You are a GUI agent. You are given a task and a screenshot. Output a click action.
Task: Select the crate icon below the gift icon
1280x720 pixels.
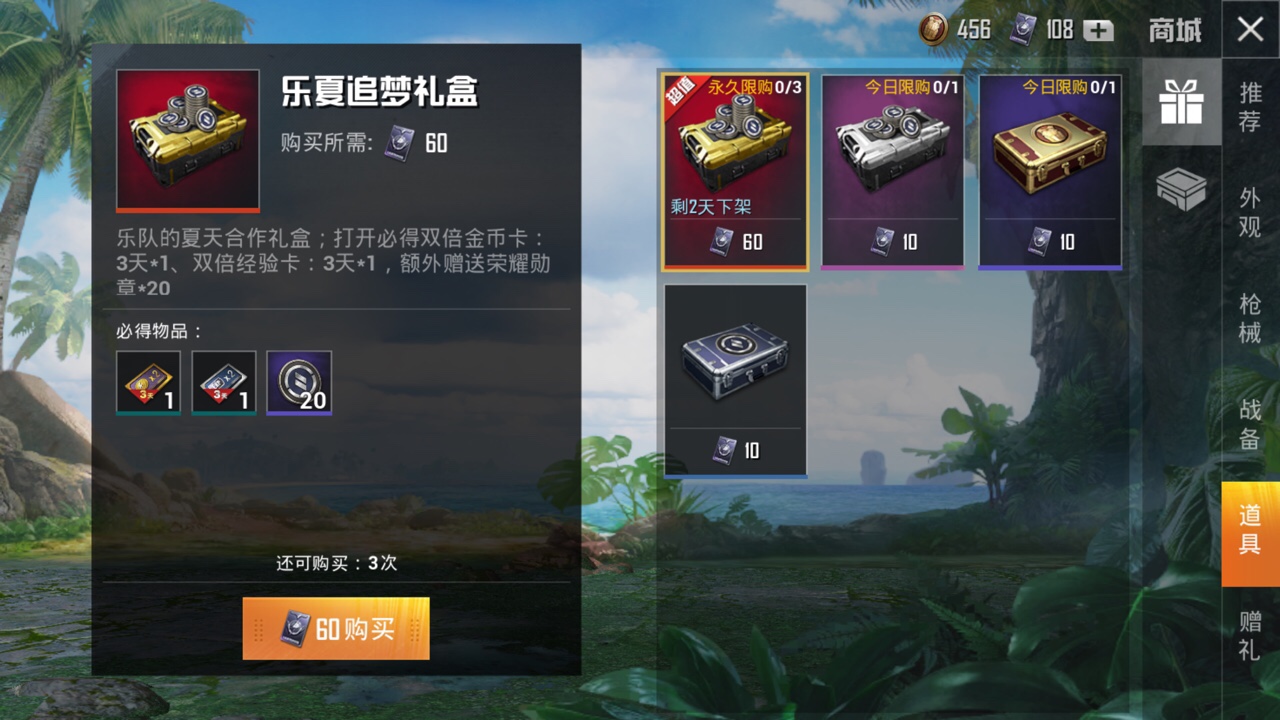[1181, 186]
